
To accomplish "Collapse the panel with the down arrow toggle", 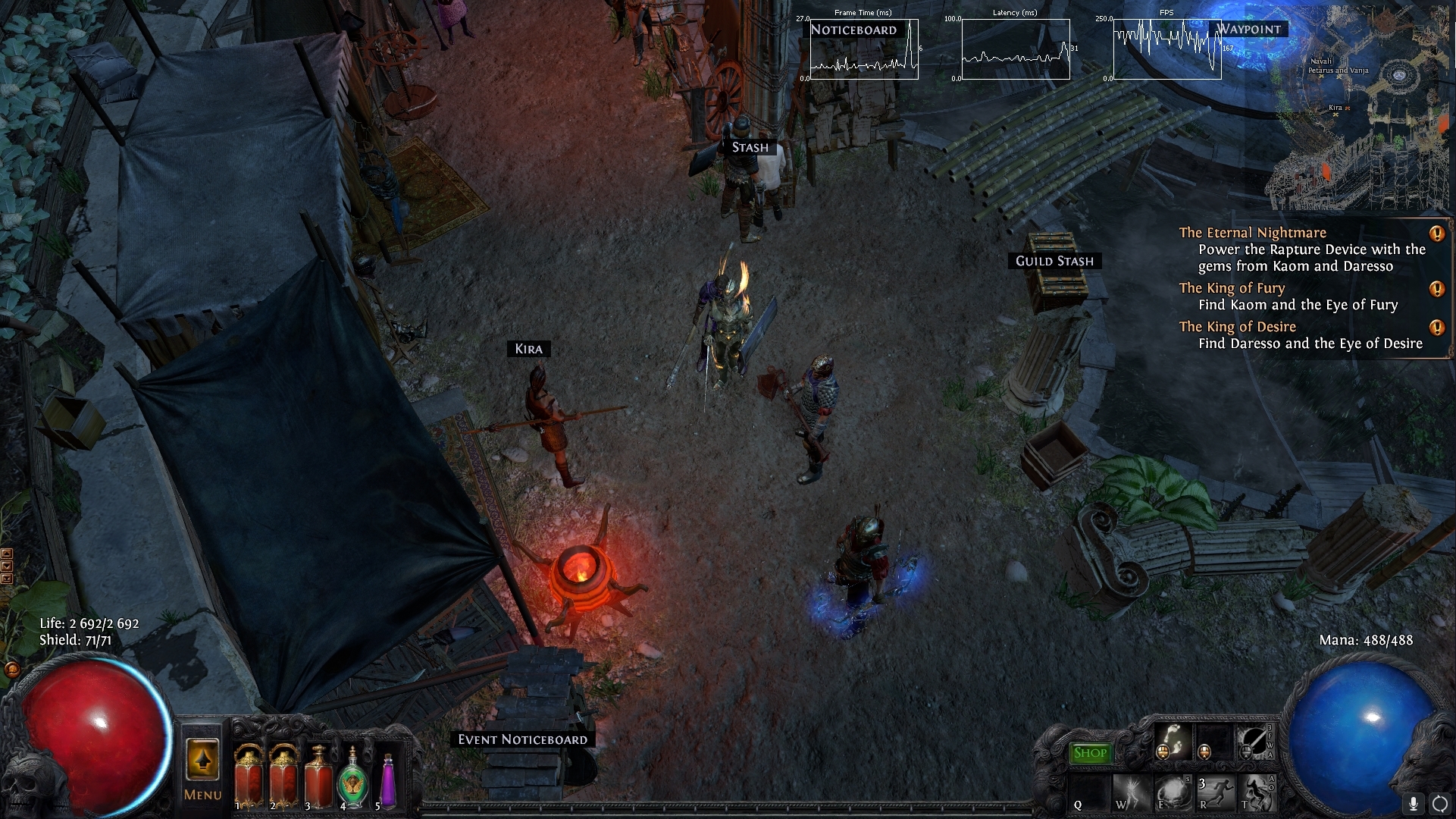I will click(x=7, y=565).
